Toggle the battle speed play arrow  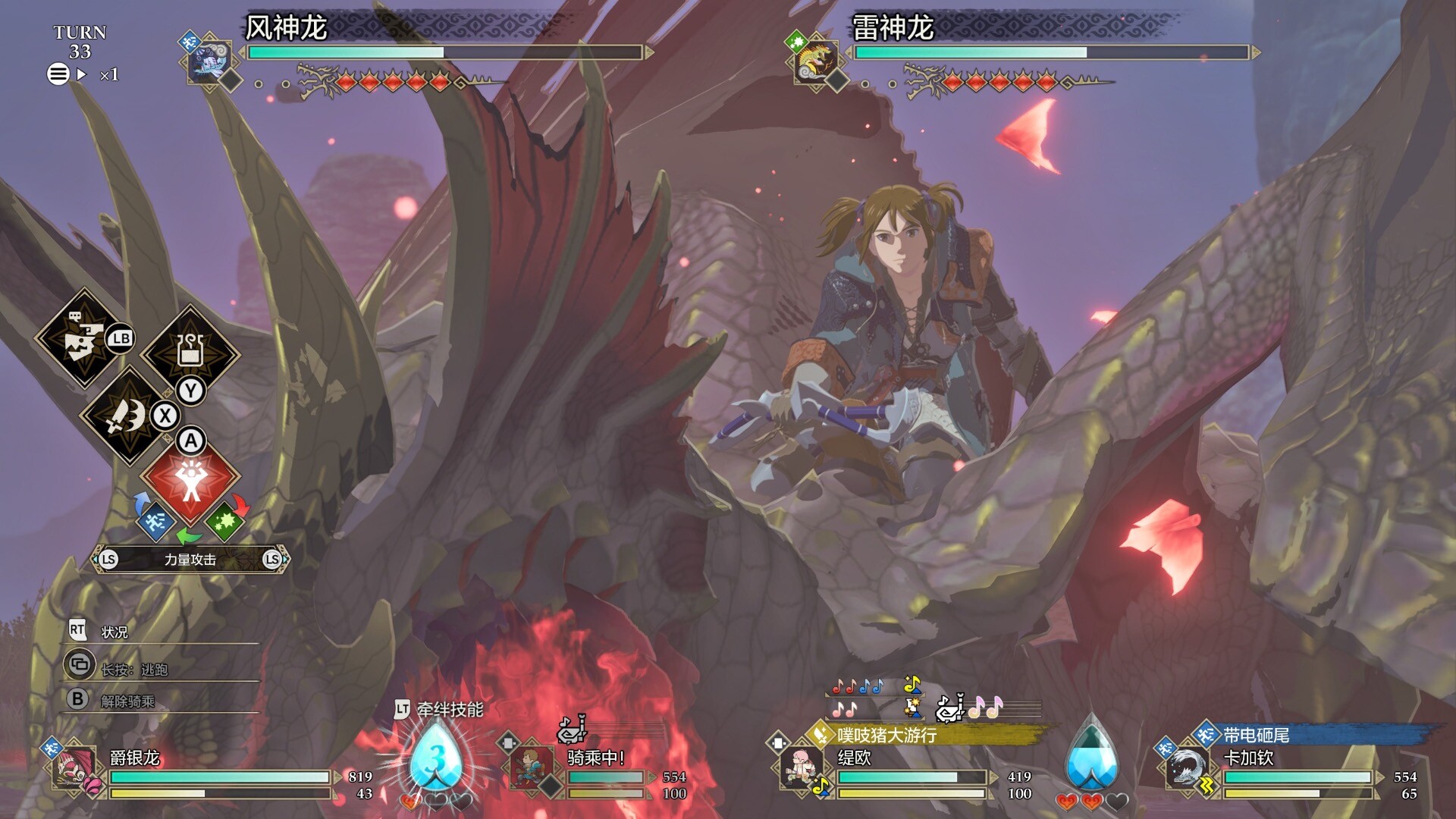[x=82, y=74]
